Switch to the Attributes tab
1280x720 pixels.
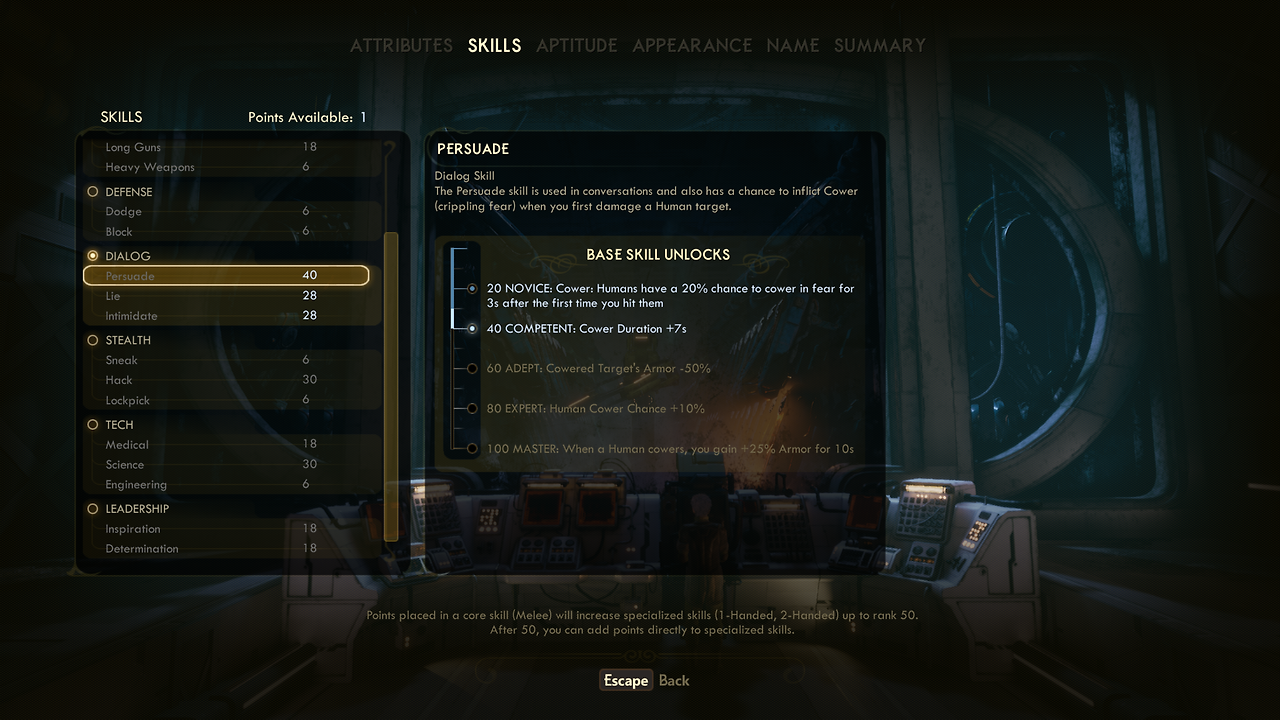pos(401,46)
